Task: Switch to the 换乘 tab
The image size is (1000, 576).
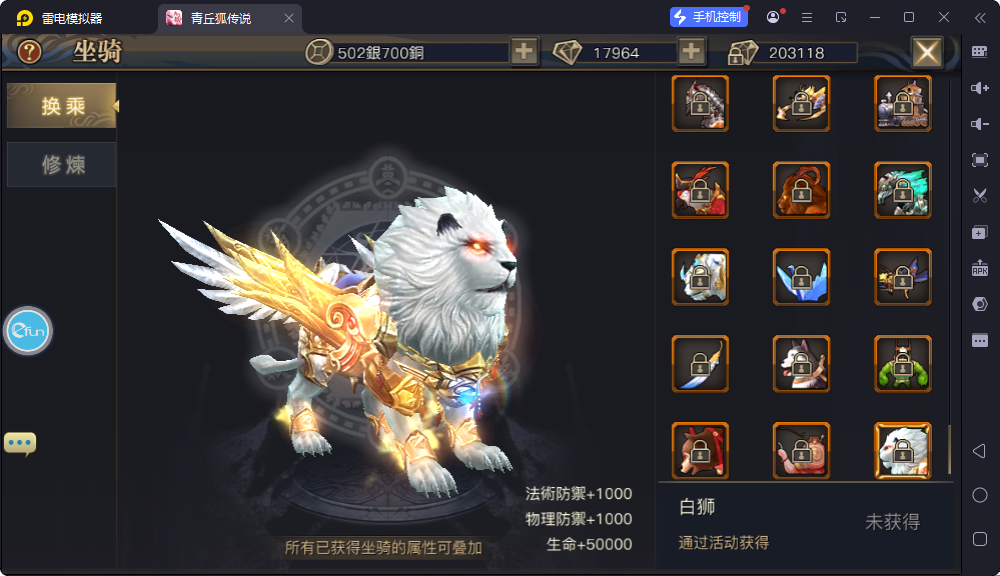Action: click(62, 106)
